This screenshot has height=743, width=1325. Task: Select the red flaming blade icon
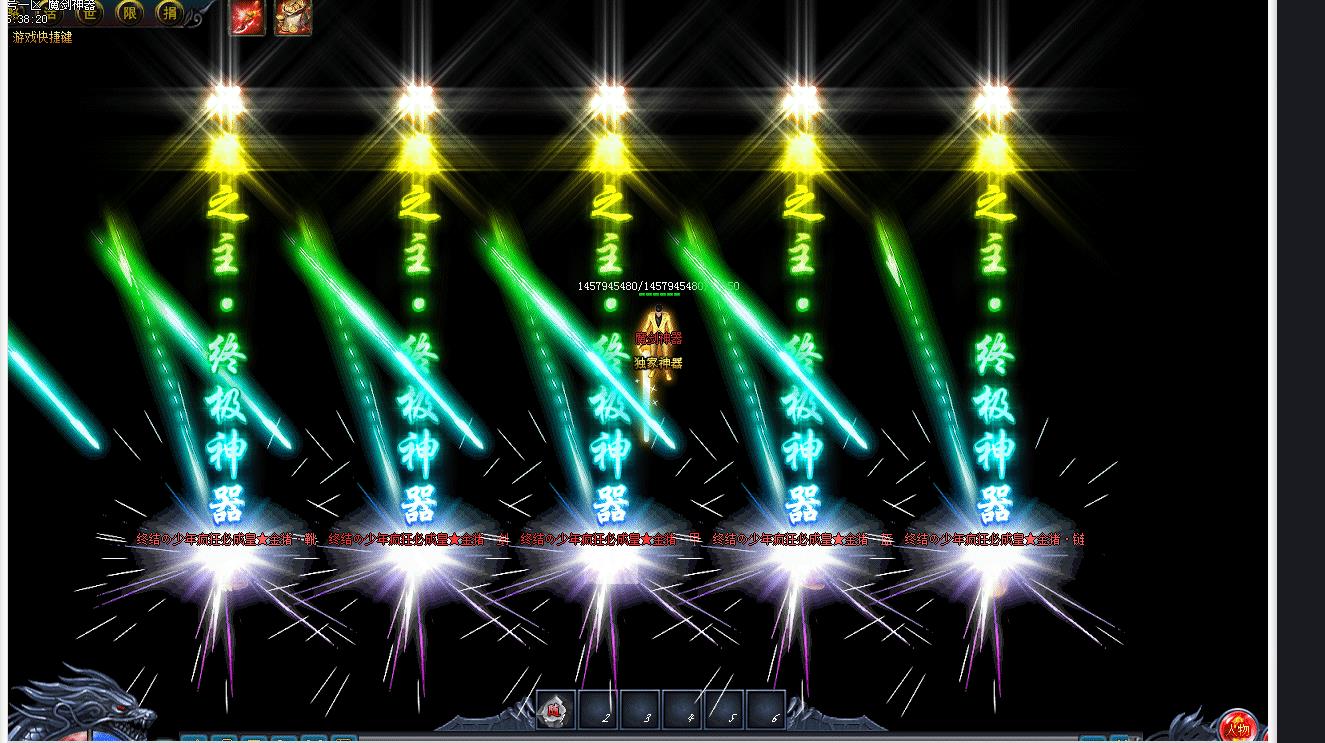tap(248, 18)
